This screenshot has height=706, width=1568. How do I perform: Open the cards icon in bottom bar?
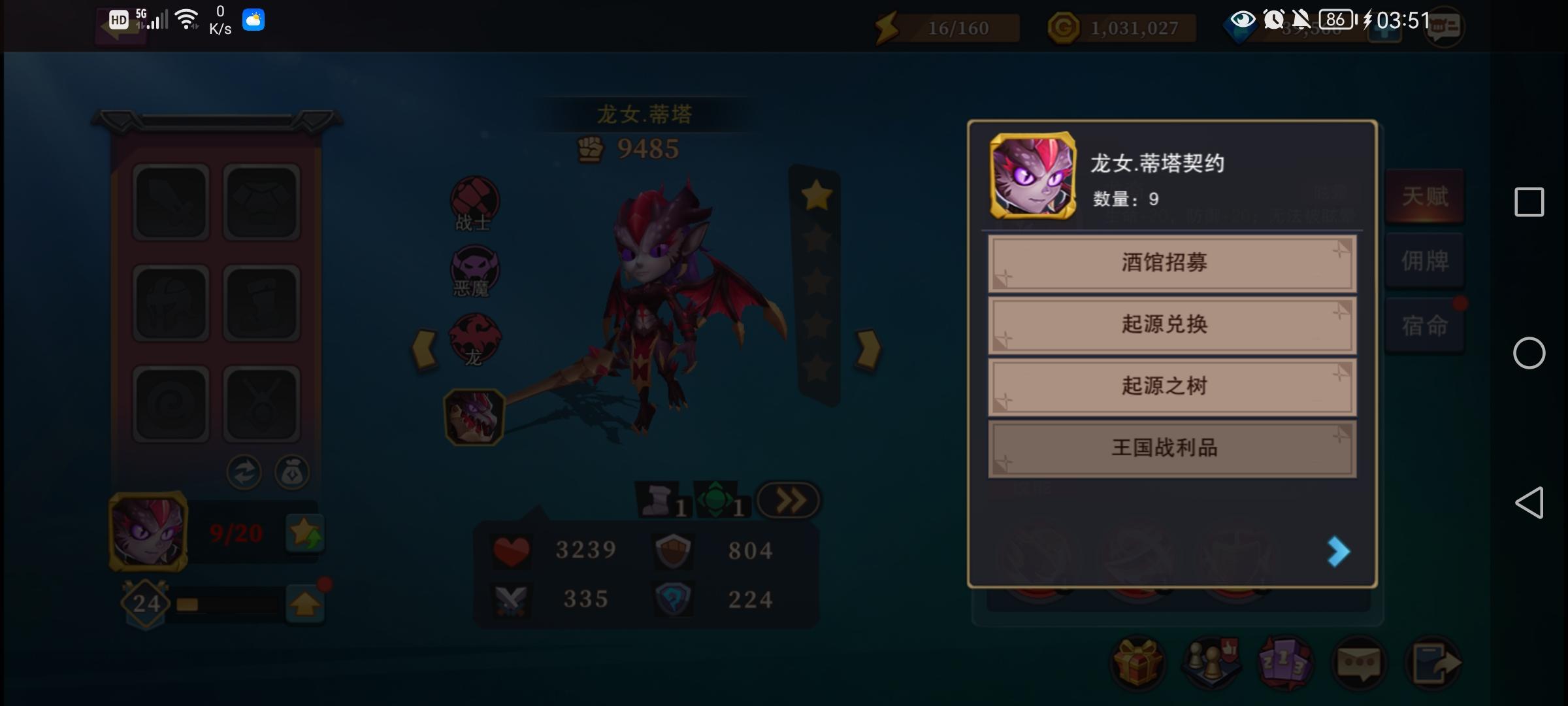1284,664
